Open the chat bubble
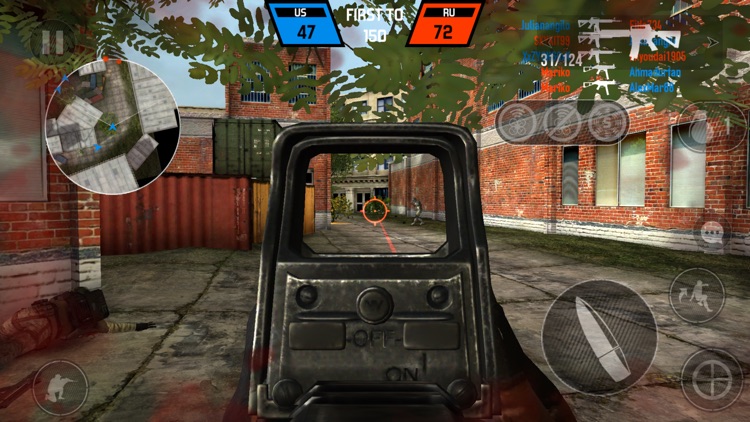The image size is (750, 422). pos(712,233)
